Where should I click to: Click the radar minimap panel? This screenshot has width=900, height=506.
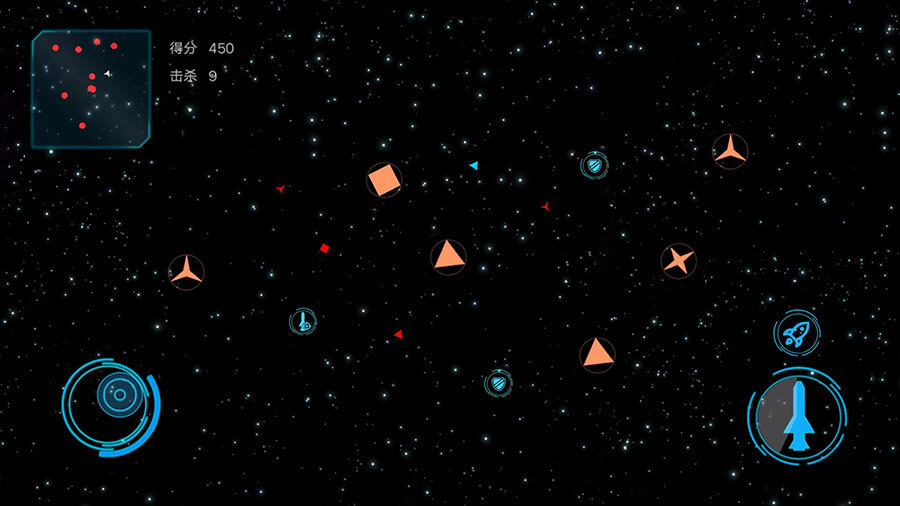tap(90, 88)
